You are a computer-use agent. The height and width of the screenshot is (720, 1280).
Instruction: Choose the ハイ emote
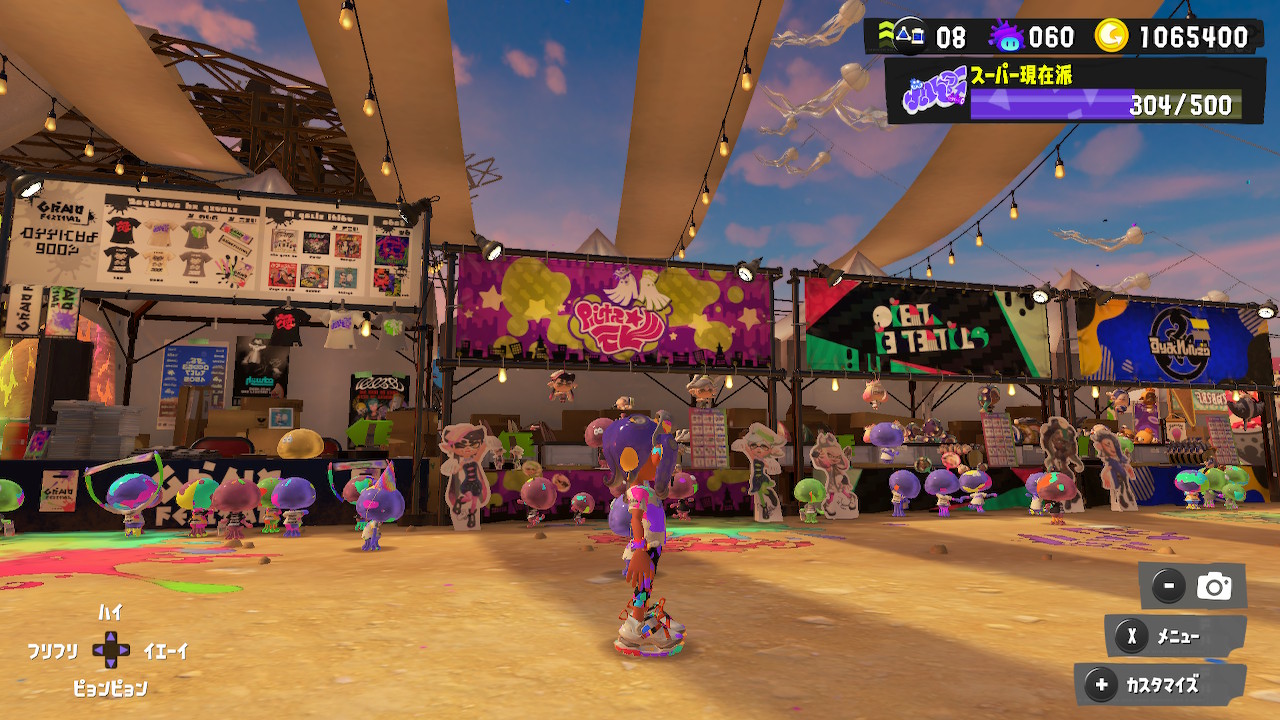point(110,613)
